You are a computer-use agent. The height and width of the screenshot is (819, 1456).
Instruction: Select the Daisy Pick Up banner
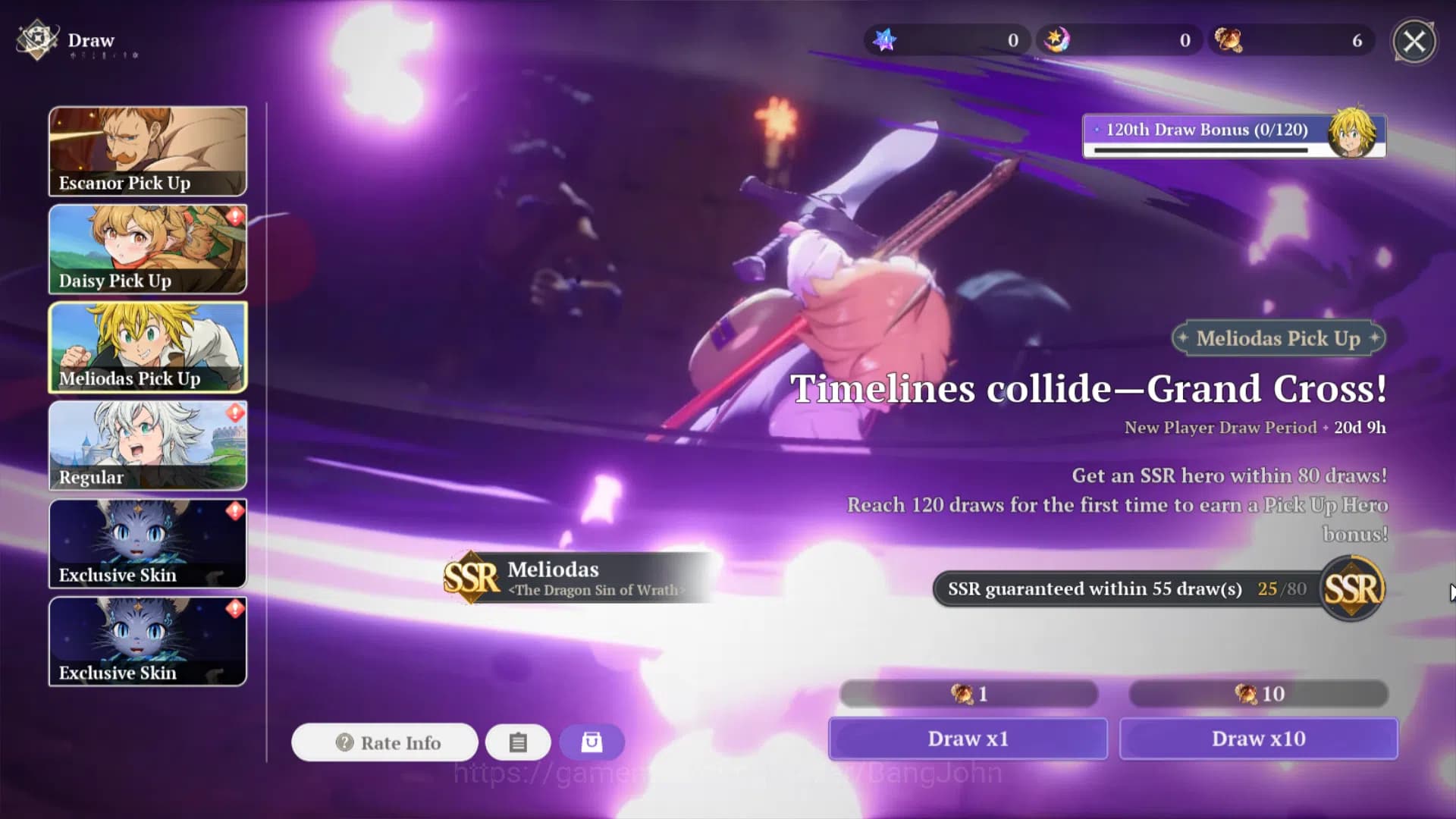(148, 249)
